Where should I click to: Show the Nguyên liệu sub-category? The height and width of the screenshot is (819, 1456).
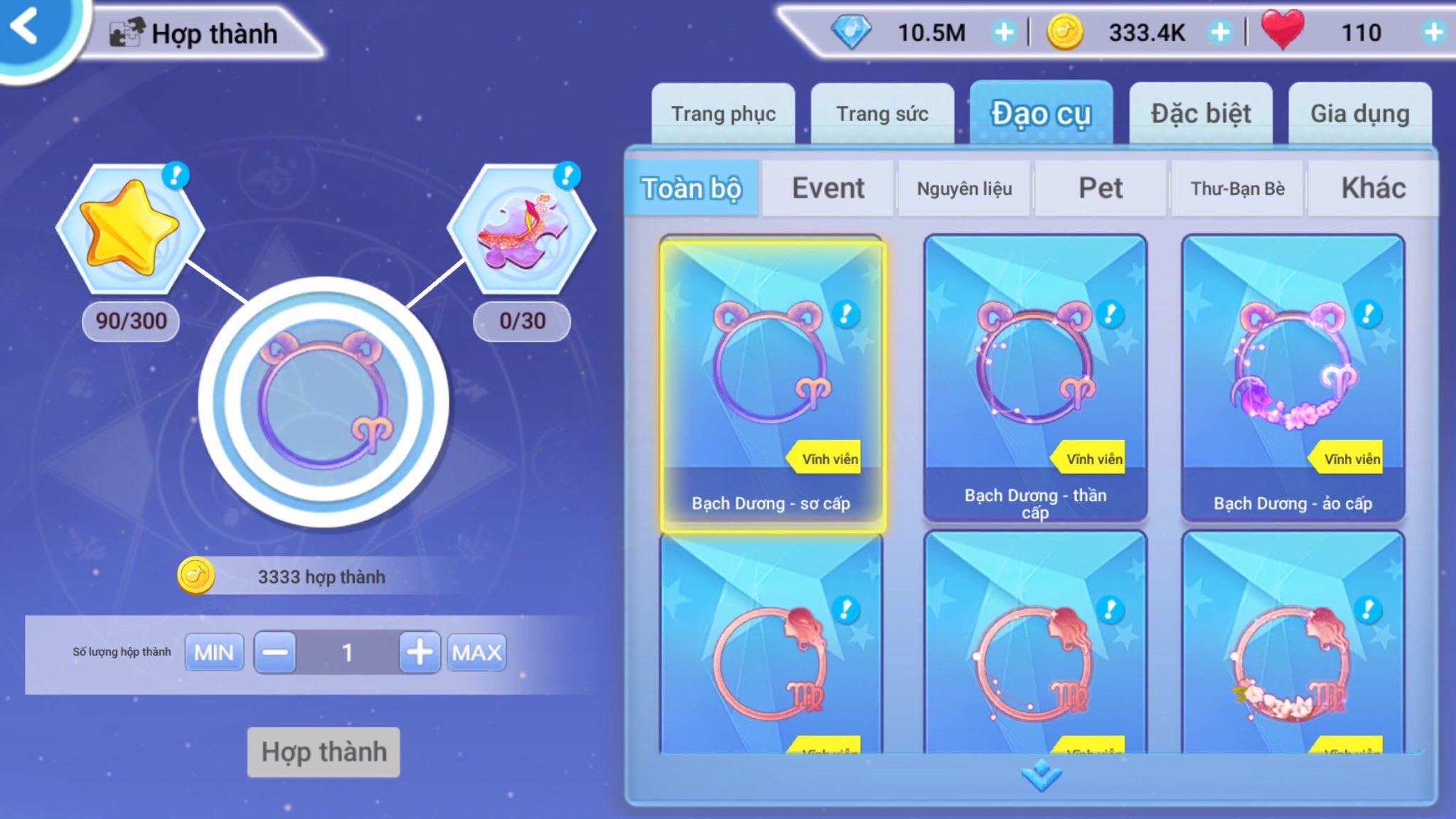click(964, 188)
